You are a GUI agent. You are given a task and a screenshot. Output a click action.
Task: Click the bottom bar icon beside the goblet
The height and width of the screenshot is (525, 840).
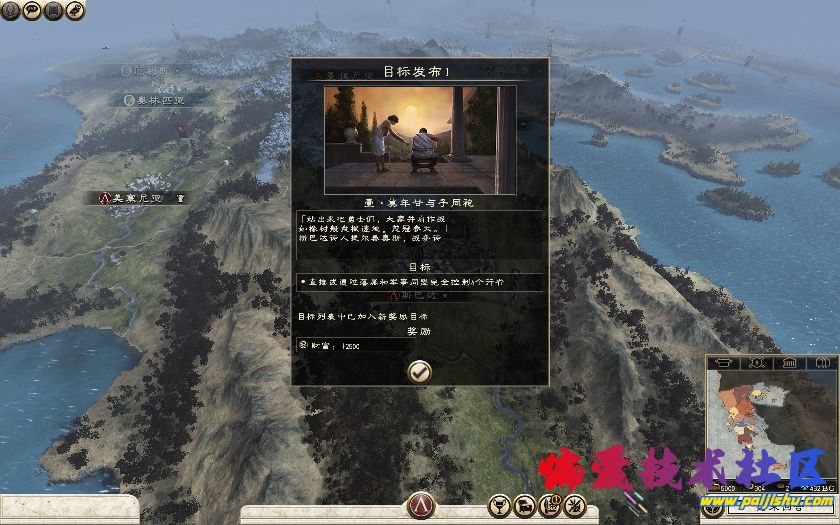tap(524, 503)
